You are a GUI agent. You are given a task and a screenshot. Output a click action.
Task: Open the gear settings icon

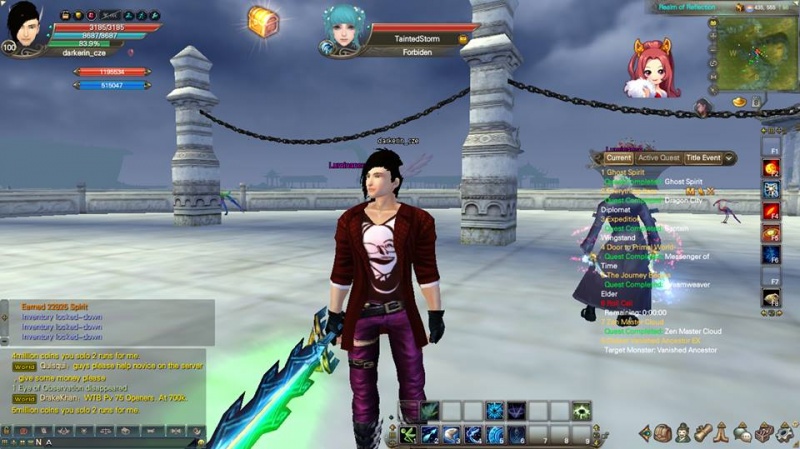786,433
